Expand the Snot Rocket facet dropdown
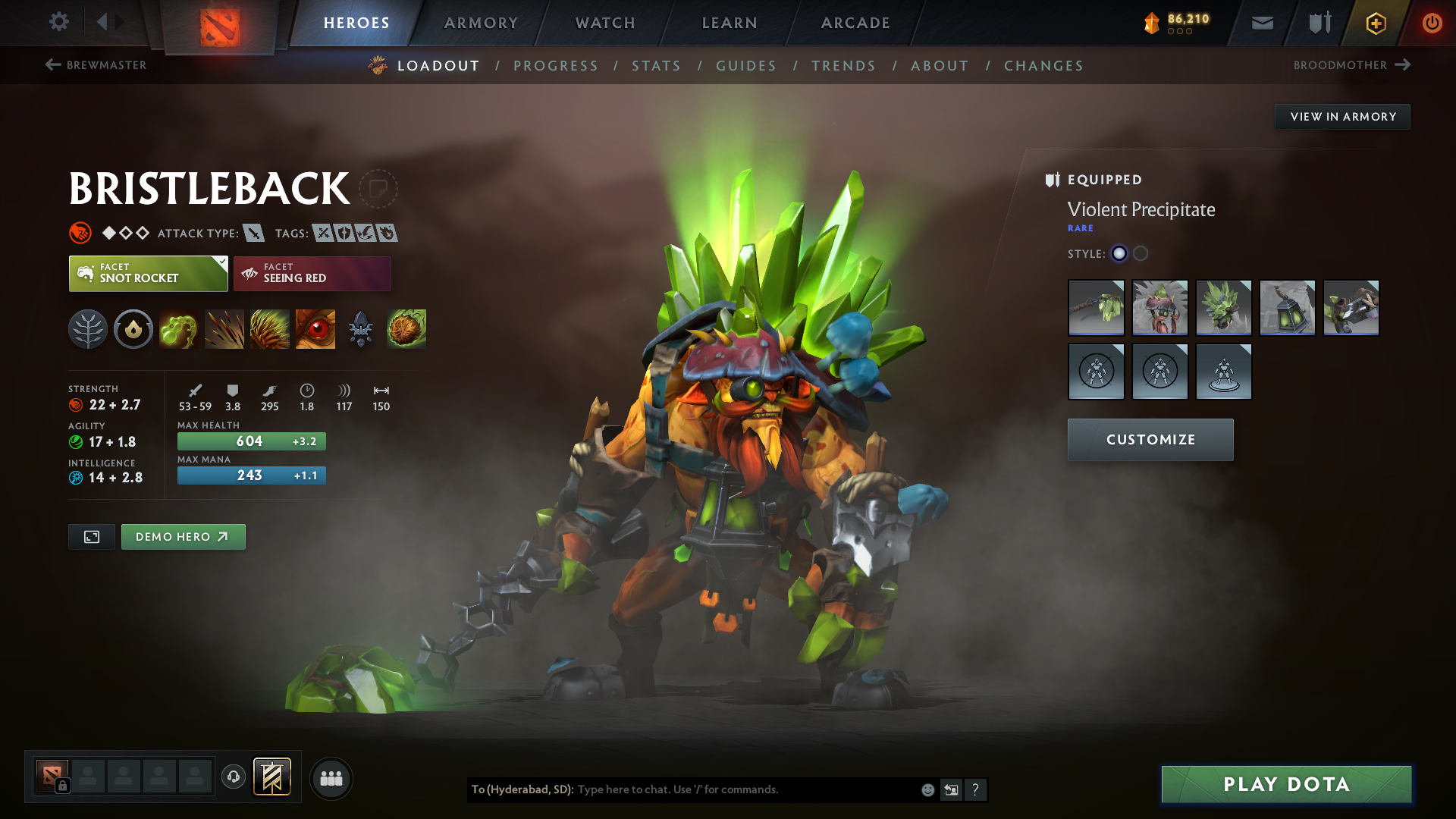 coord(221,262)
